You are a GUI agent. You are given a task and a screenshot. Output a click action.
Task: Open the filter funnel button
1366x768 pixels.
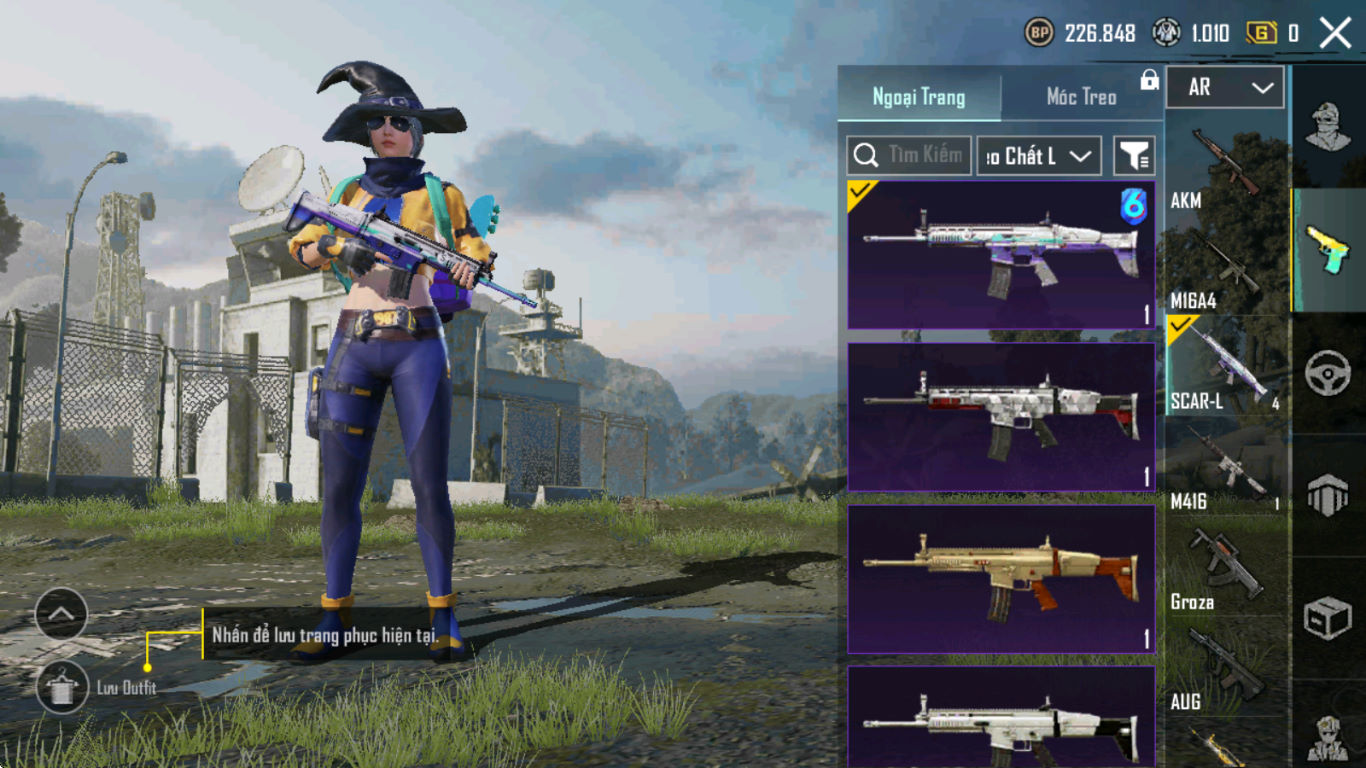pyautogui.click(x=1134, y=156)
